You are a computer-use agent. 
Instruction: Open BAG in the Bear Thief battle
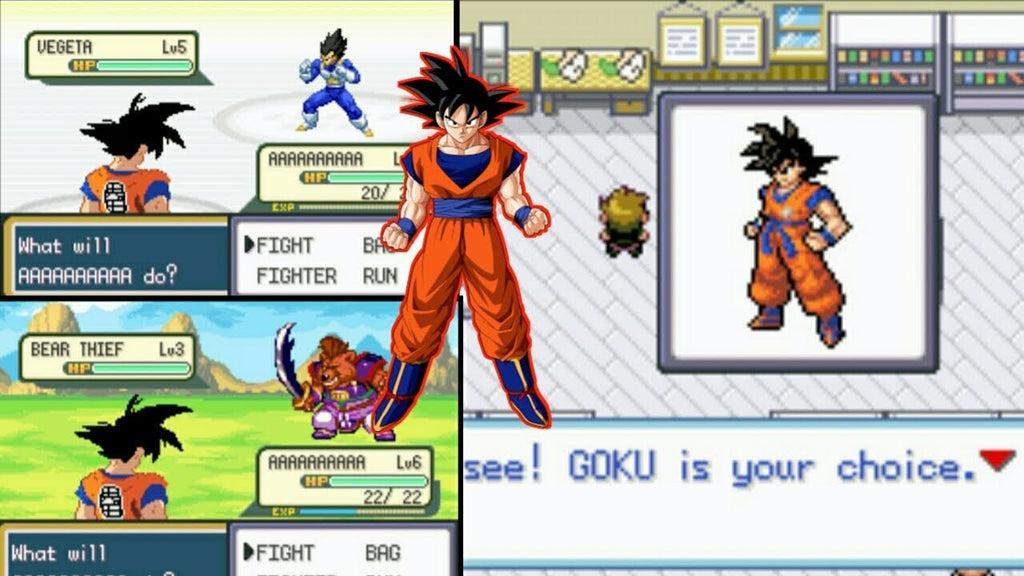[x=382, y=552]
